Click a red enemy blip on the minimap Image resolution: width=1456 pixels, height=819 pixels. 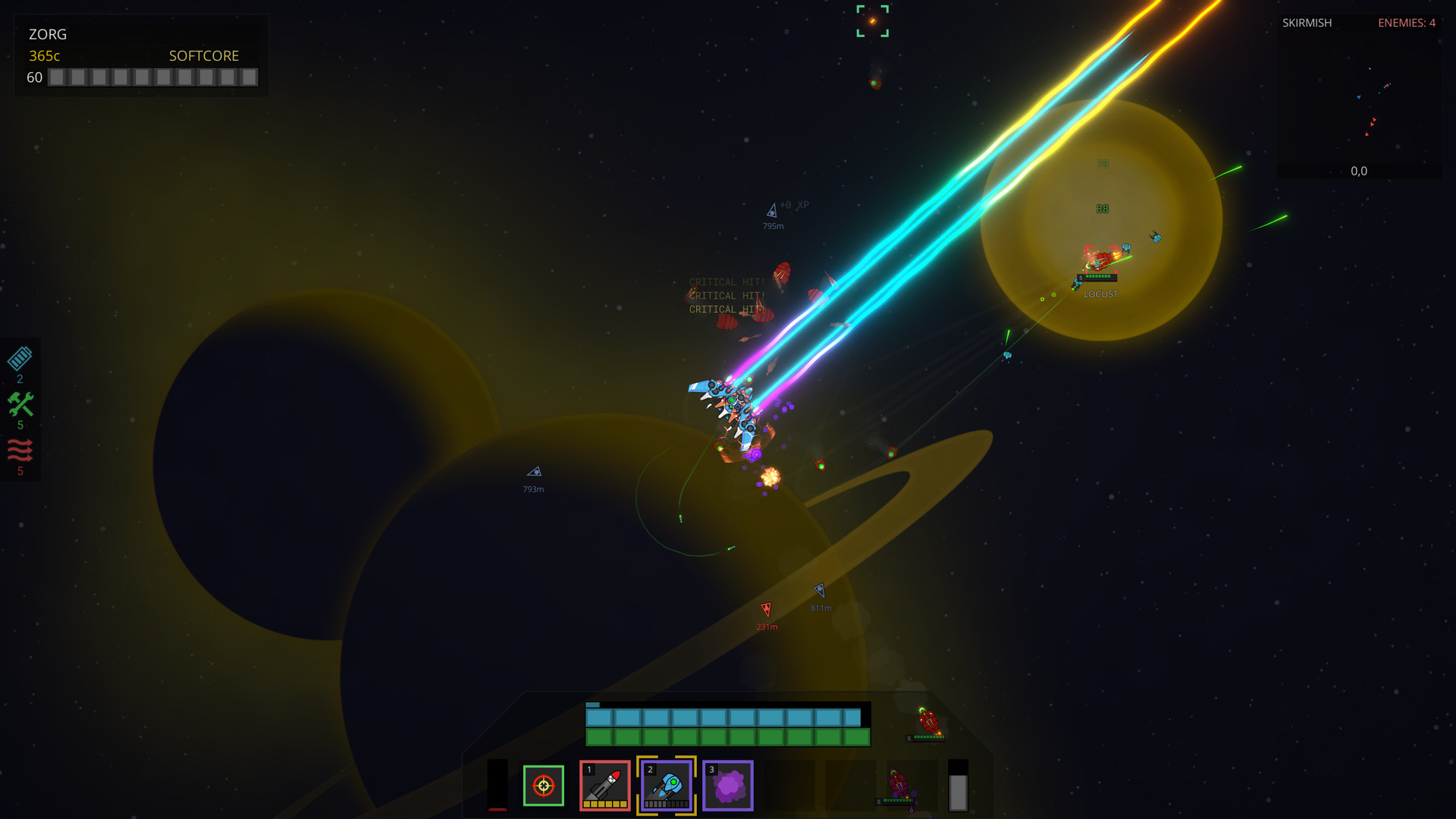click(x=1373, y=118)
